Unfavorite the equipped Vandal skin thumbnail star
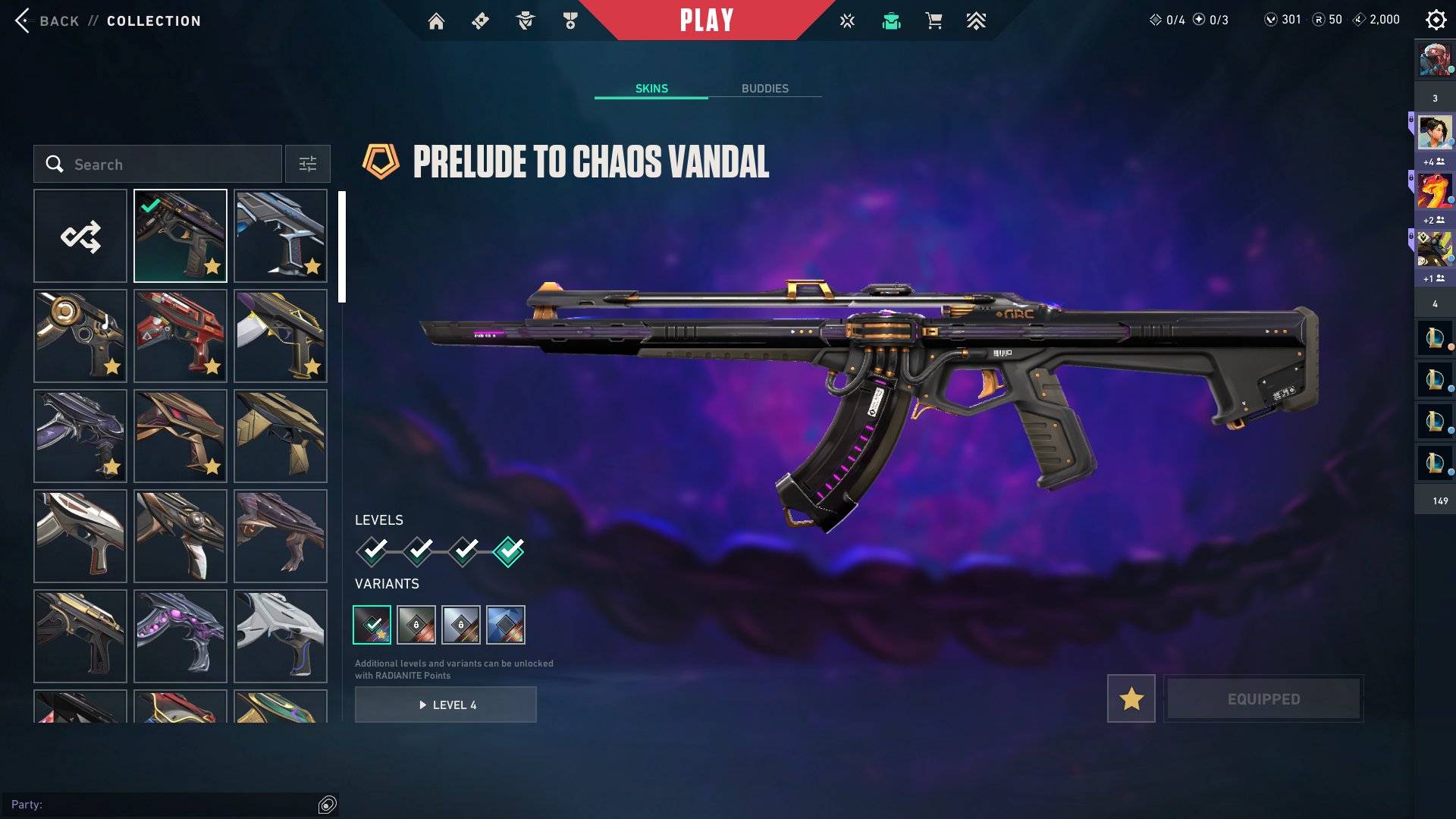The width and height of the screenshot is (1456, 819). click(212, 267)
